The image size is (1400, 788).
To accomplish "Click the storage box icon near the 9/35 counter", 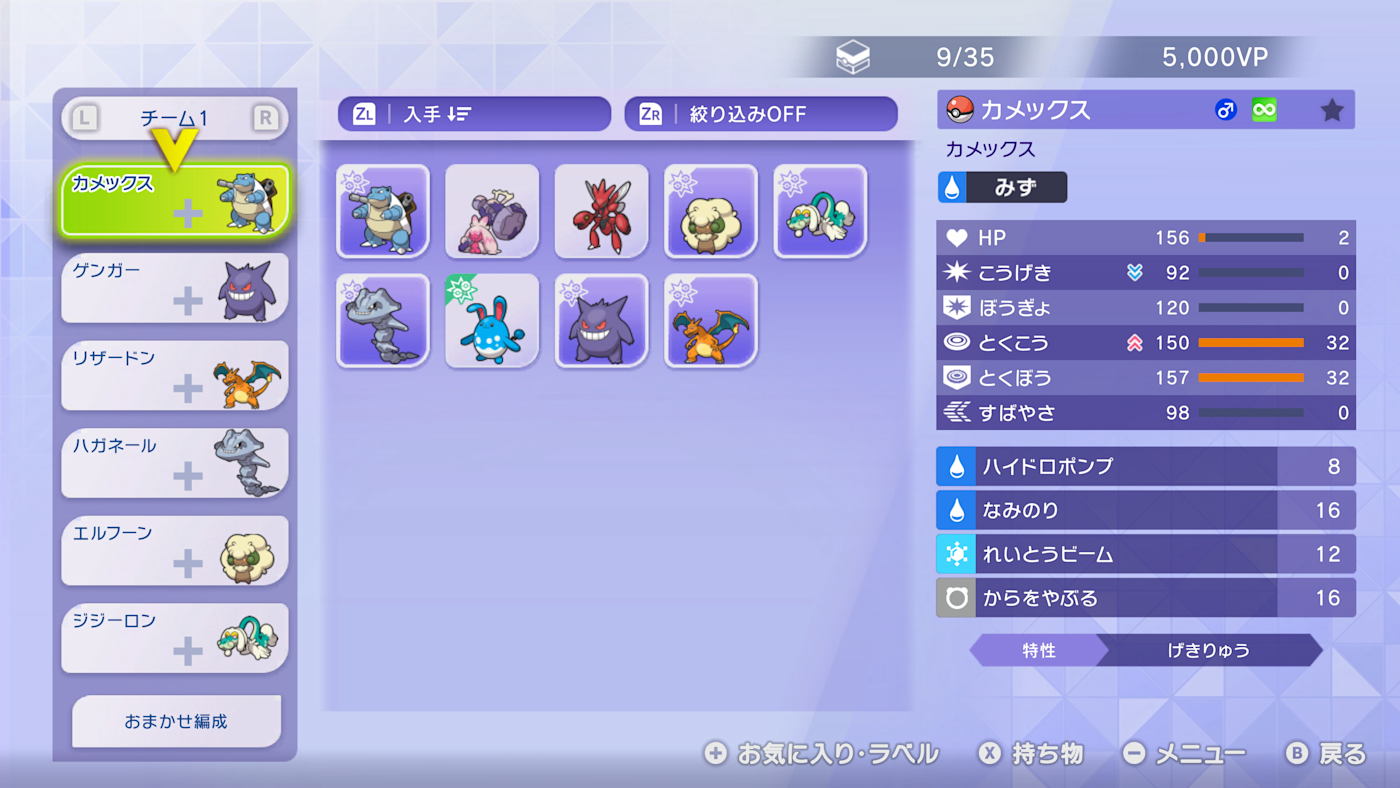I will (855, 56).
